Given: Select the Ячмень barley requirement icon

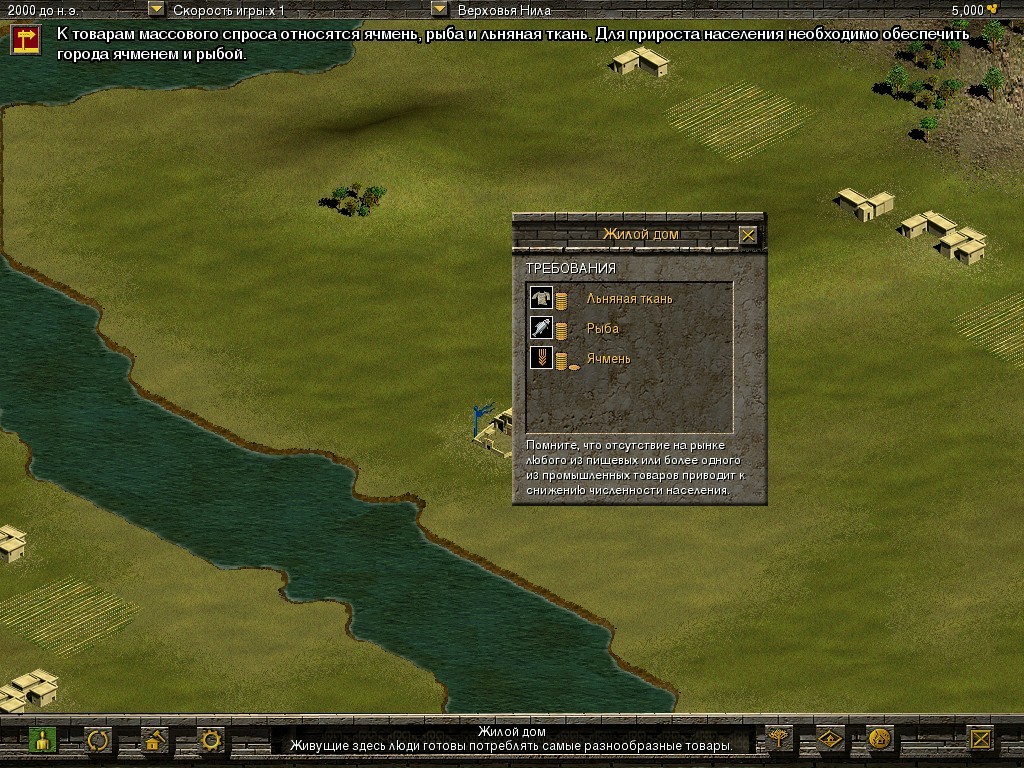Looking at the screenshot, I should 541,358.
